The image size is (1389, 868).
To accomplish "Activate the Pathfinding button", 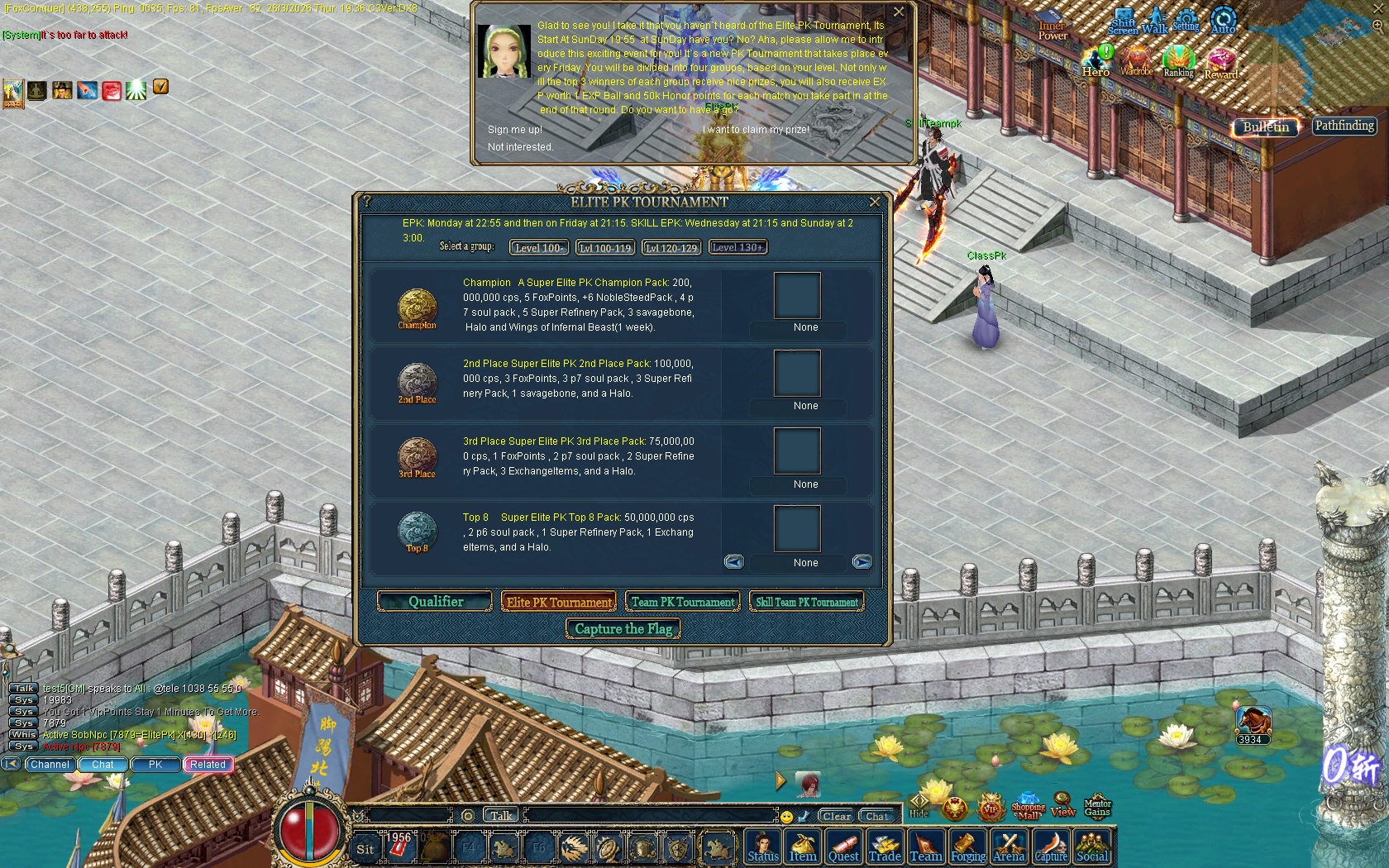I will tap(1344, 126).
